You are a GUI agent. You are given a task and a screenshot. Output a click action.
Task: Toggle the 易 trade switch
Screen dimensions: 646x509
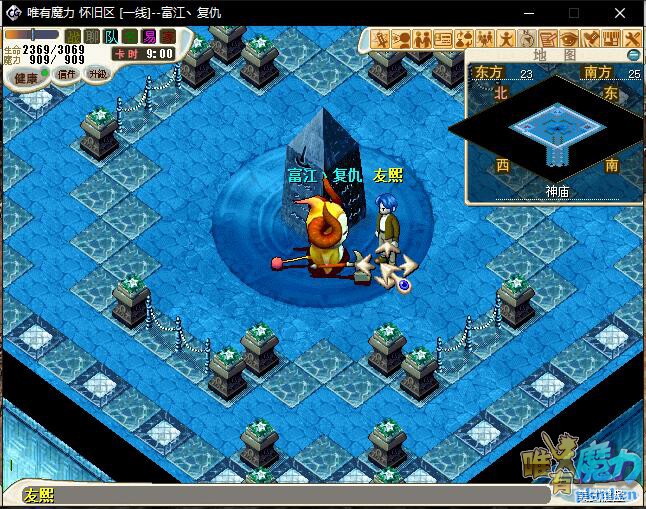[x=149, y=38]
